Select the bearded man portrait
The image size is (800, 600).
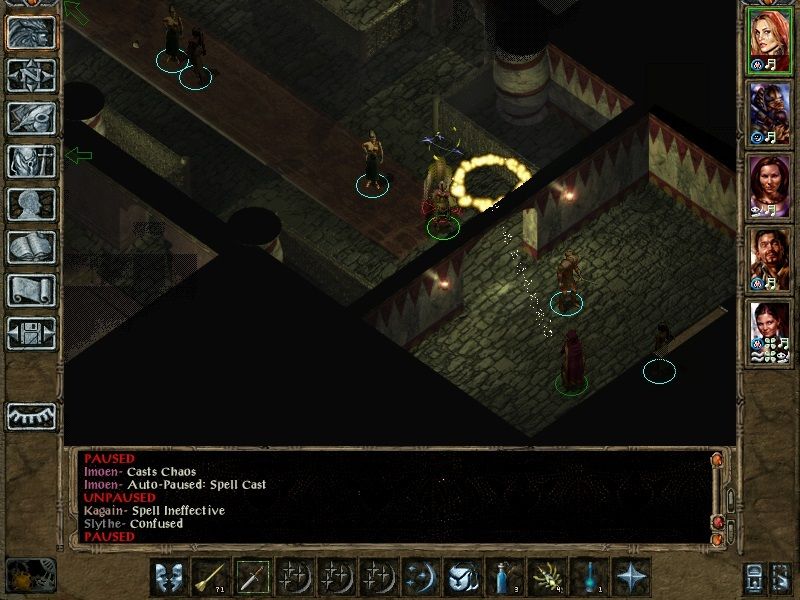tap(769, 257)
